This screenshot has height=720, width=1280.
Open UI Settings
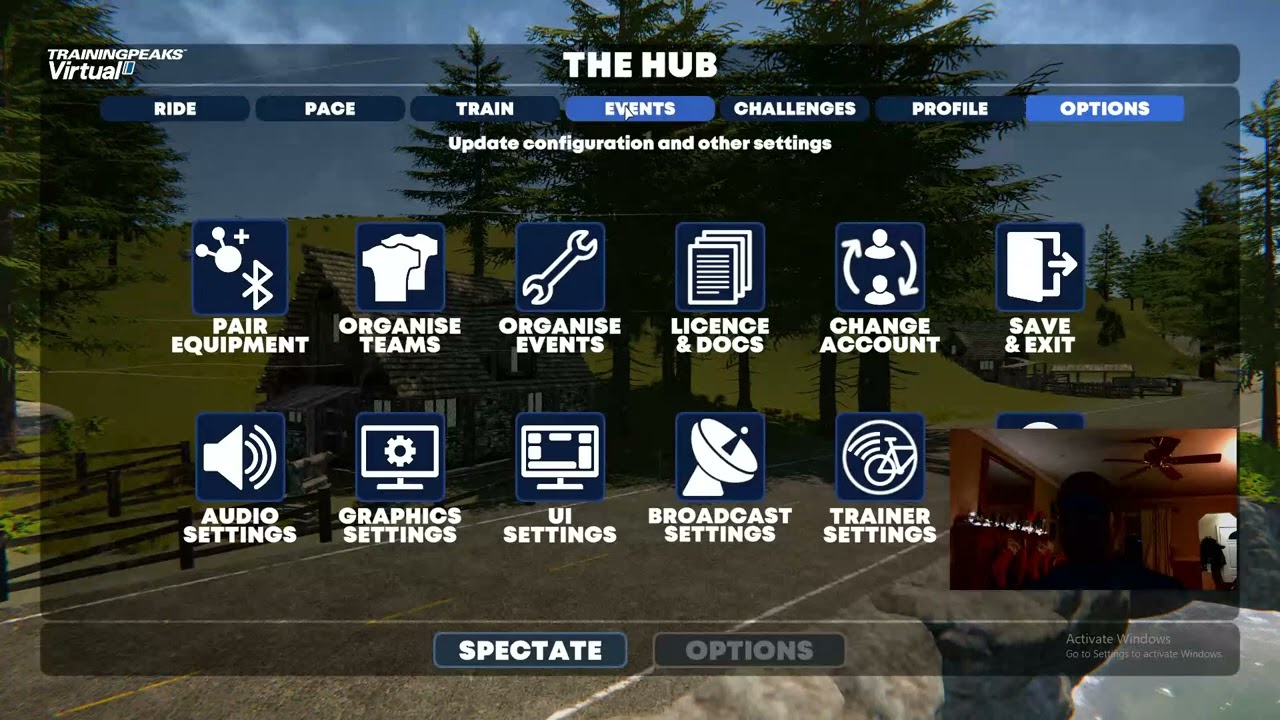[560, 458]
